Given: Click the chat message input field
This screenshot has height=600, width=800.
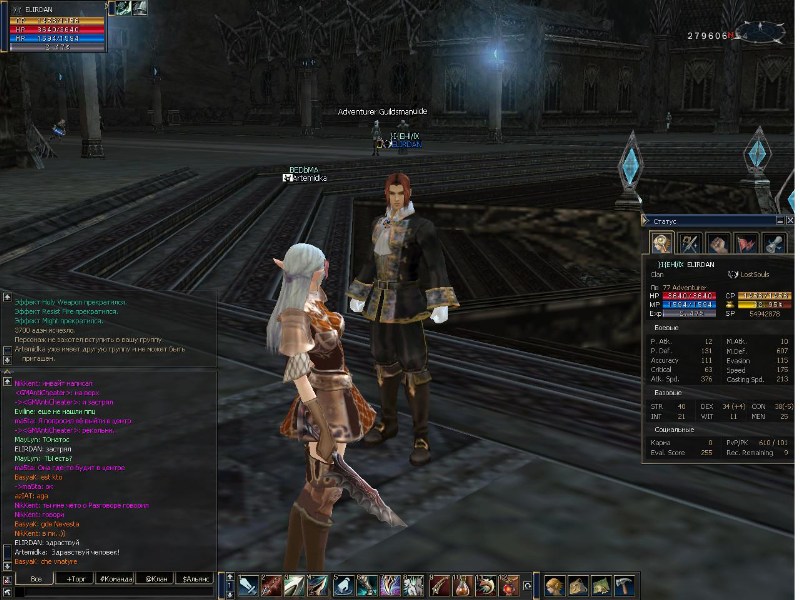Looking at the screenshot, I should pos(110,592).
